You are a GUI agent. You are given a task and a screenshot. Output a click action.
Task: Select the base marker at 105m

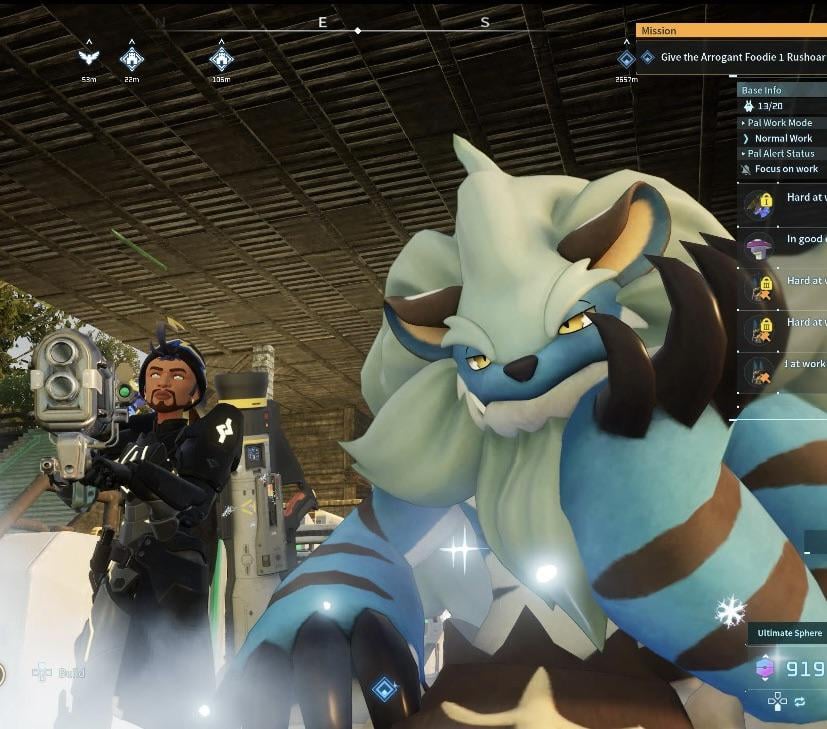coord(221,58)
